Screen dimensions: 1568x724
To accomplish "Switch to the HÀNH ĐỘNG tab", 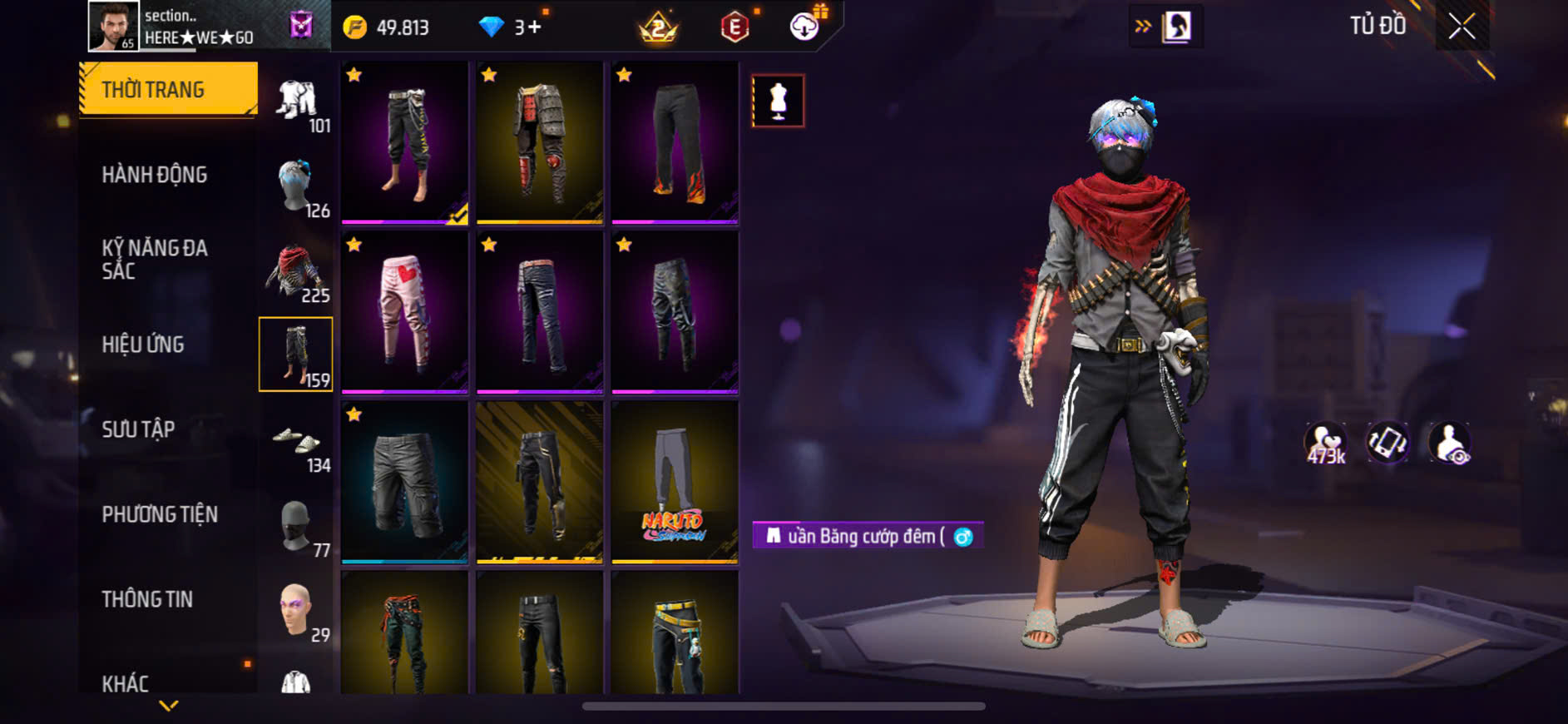I will [x=155, y=175].
